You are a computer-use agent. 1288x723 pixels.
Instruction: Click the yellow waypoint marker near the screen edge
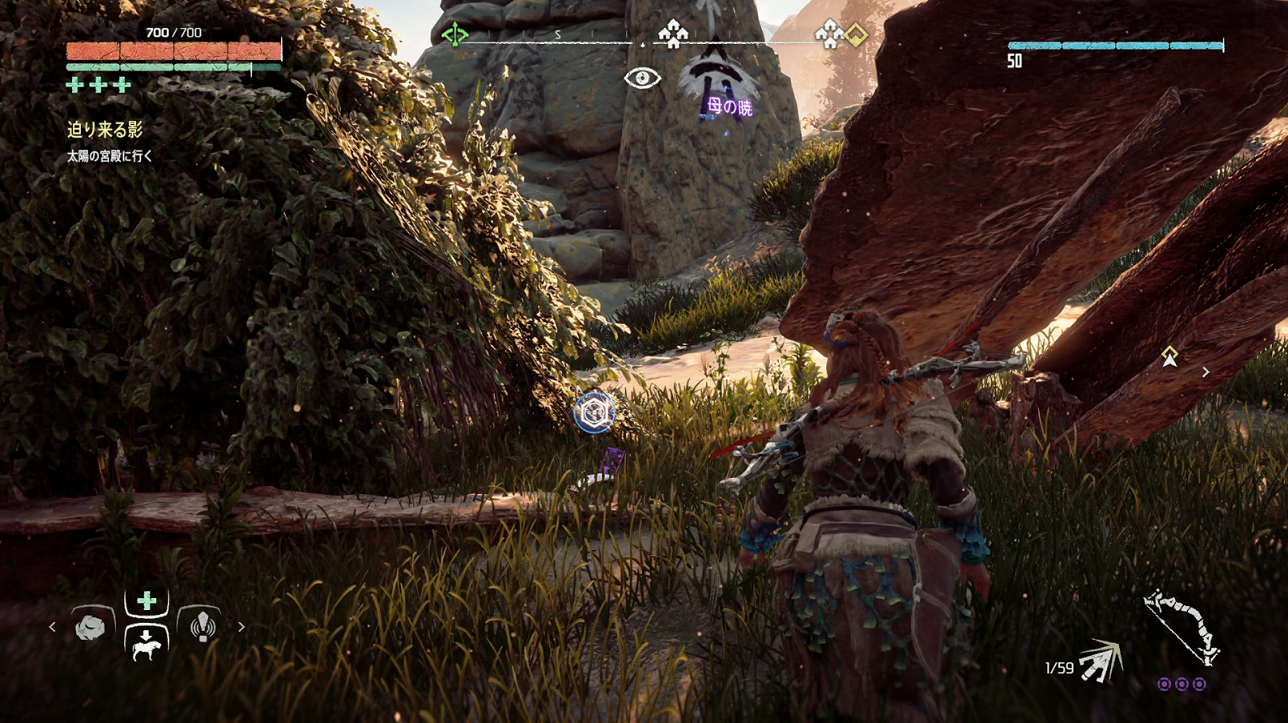point(1169,356)
